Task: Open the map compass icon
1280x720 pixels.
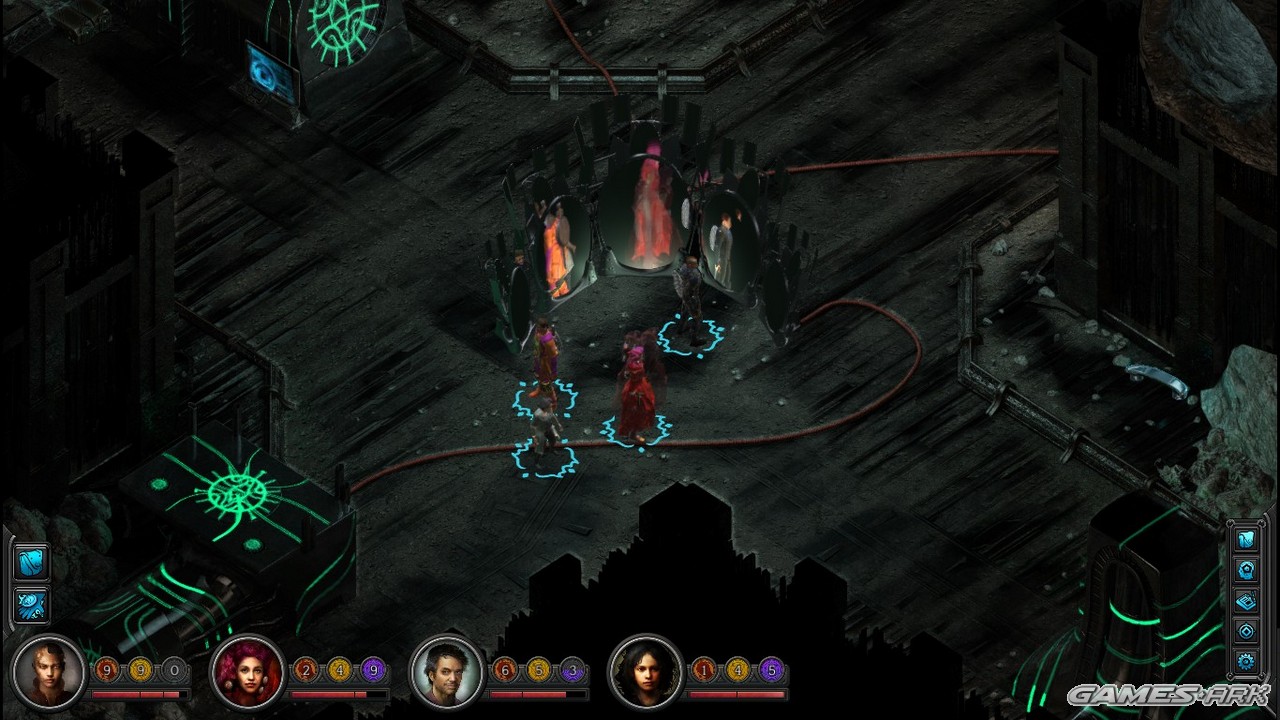Action: click(1246, 630)
